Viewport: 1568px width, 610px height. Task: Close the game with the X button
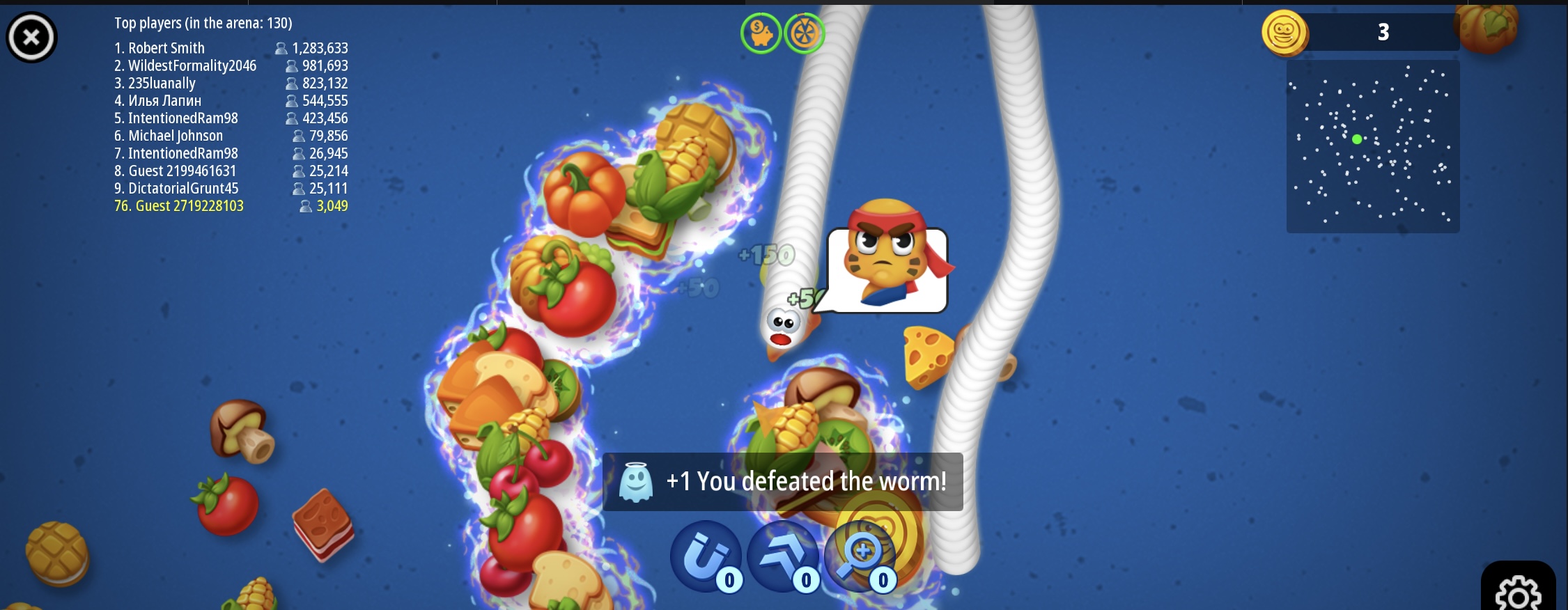[x=31, y=37]
